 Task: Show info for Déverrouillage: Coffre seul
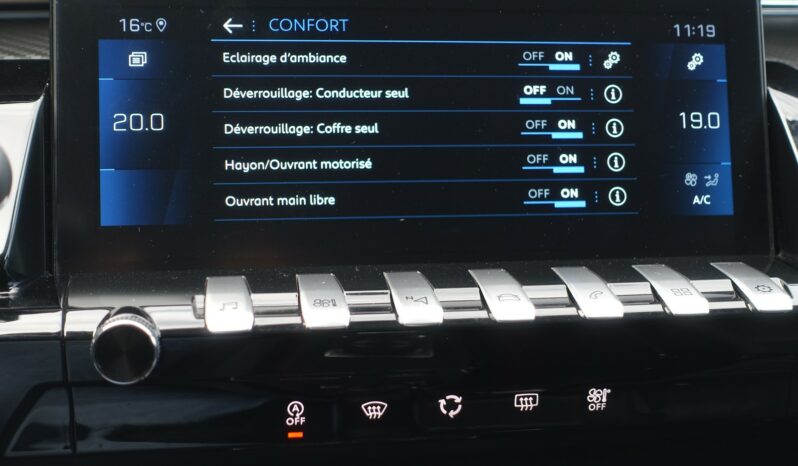pos(614,128)
